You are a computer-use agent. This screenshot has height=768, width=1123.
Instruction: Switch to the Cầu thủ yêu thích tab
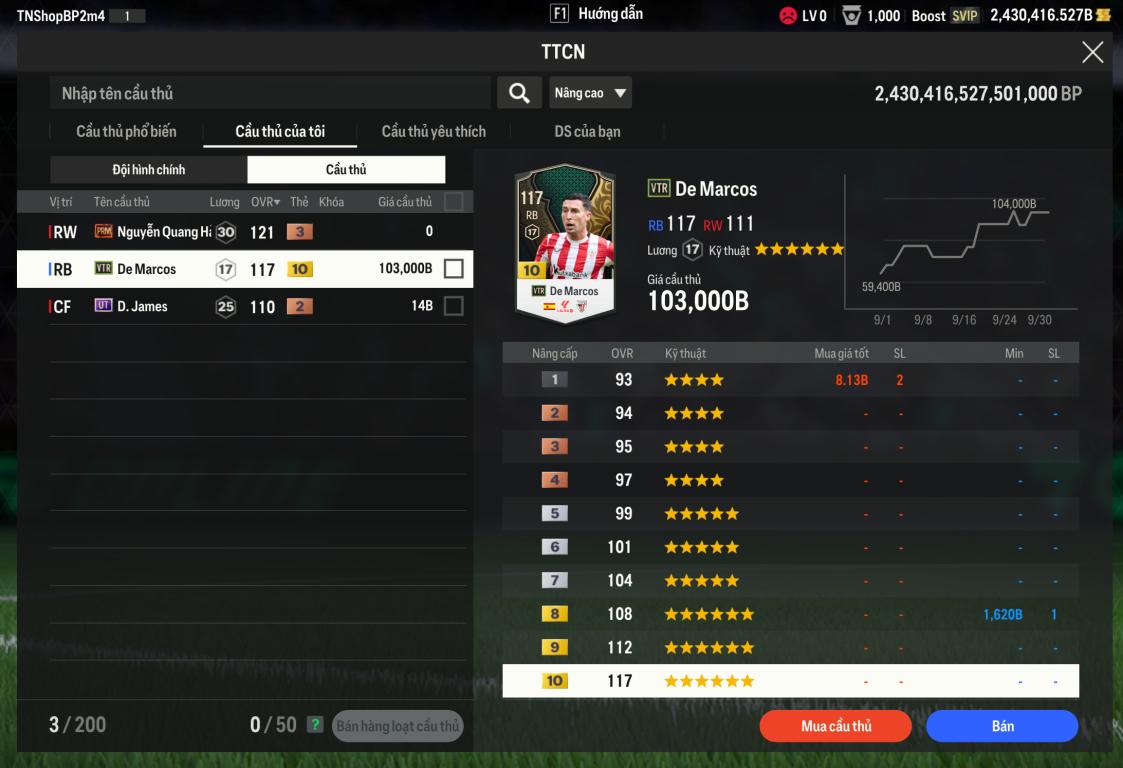pos(433,131)
